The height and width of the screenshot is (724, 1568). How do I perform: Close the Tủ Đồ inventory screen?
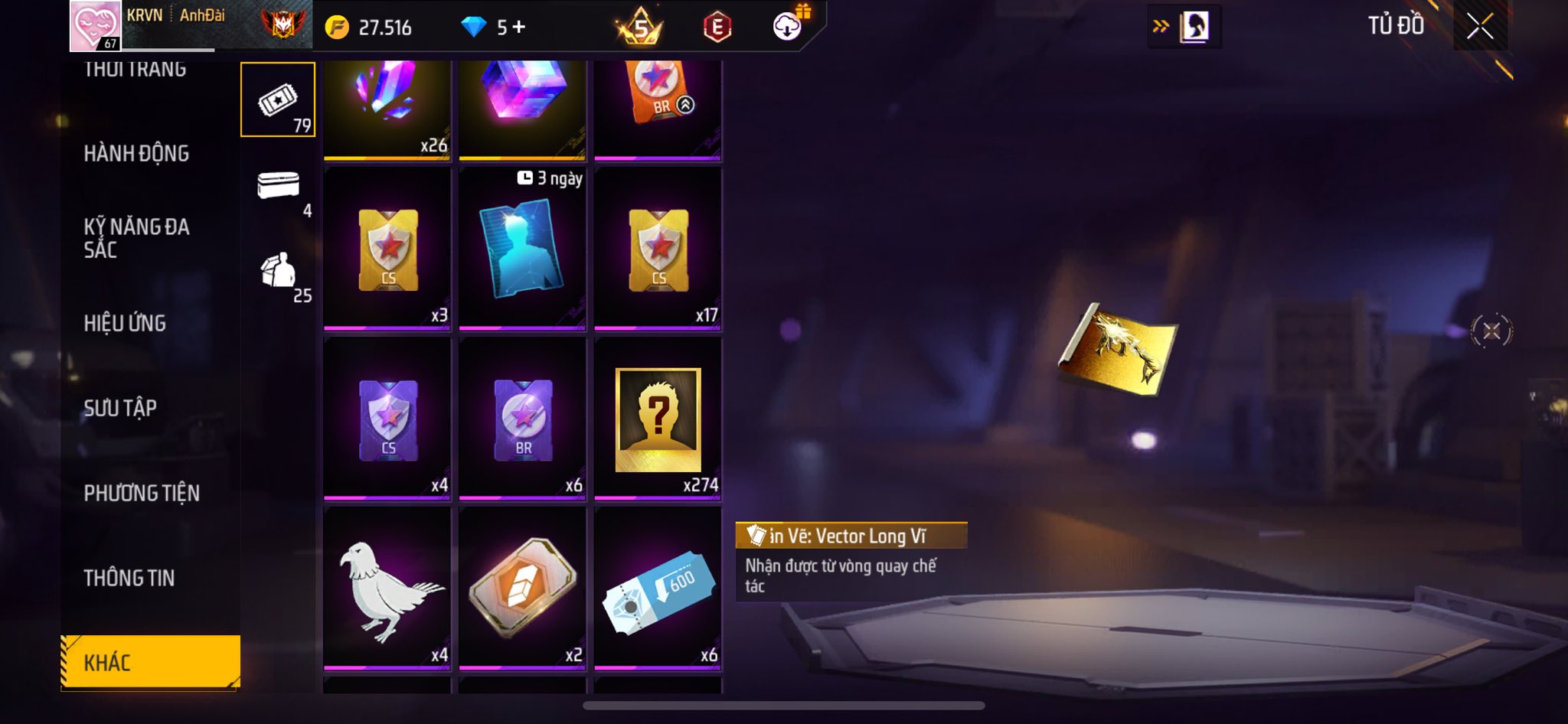click(x=1480, y=26)
